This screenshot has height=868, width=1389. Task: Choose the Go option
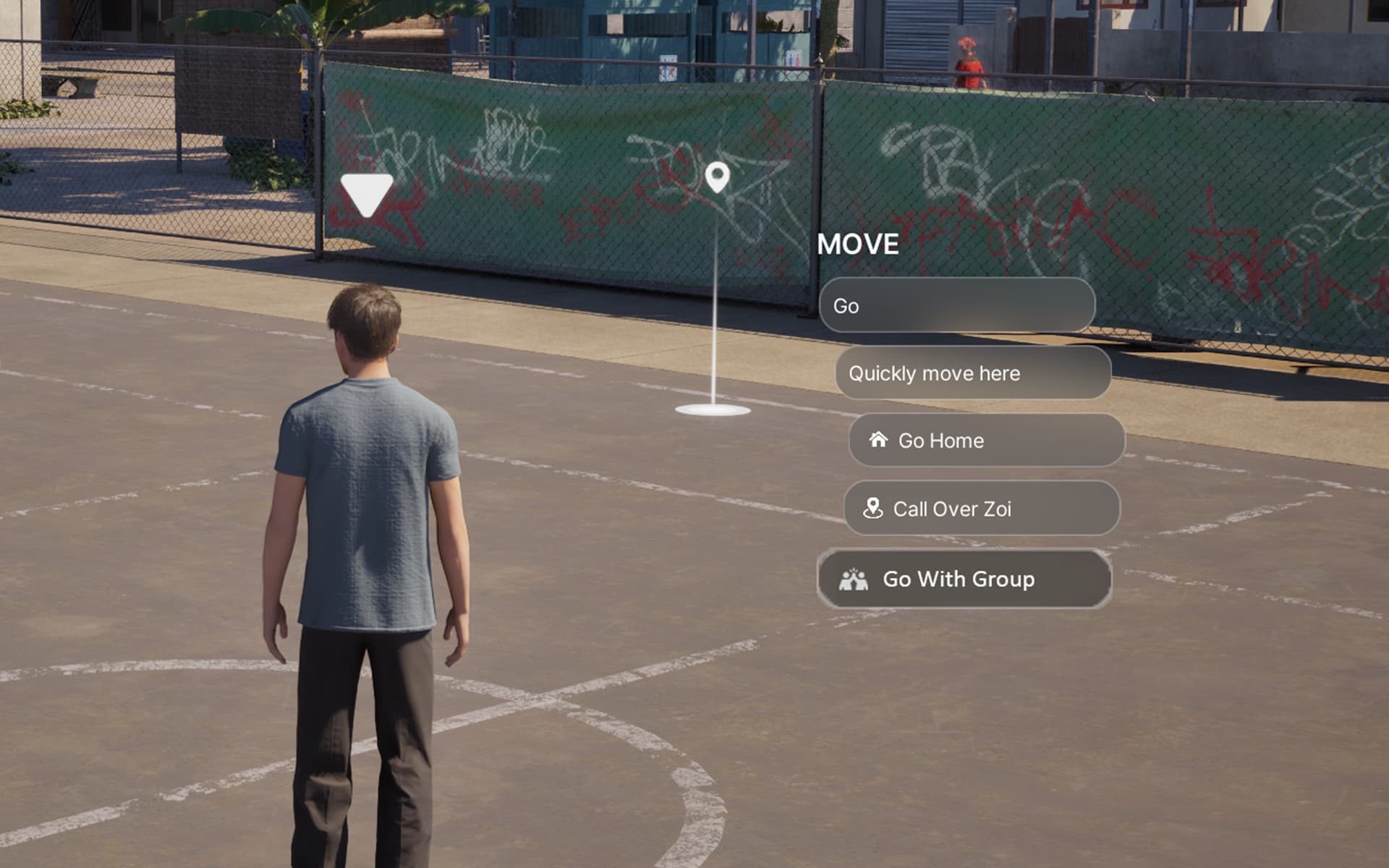[x=956, y=306]
